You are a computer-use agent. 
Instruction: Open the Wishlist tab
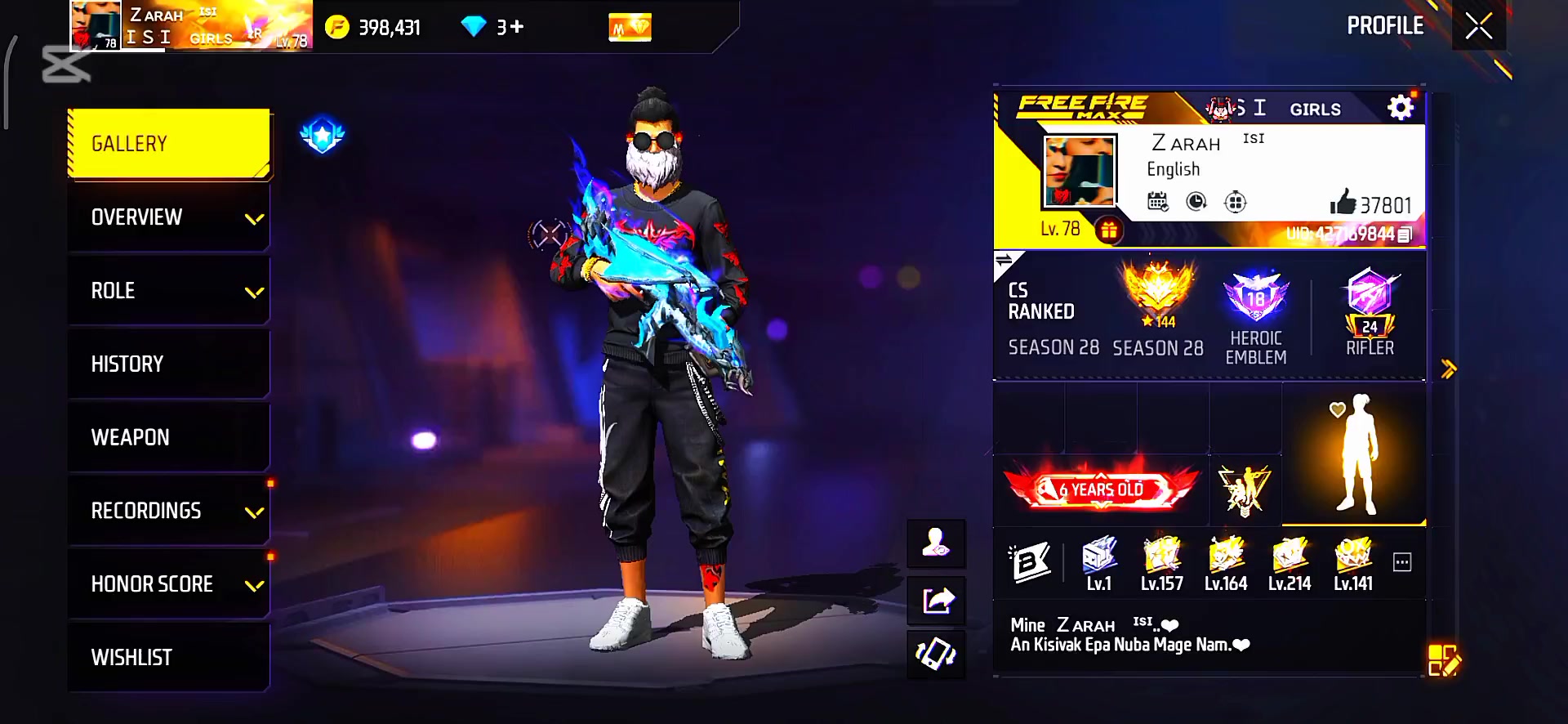coord(169,658)
